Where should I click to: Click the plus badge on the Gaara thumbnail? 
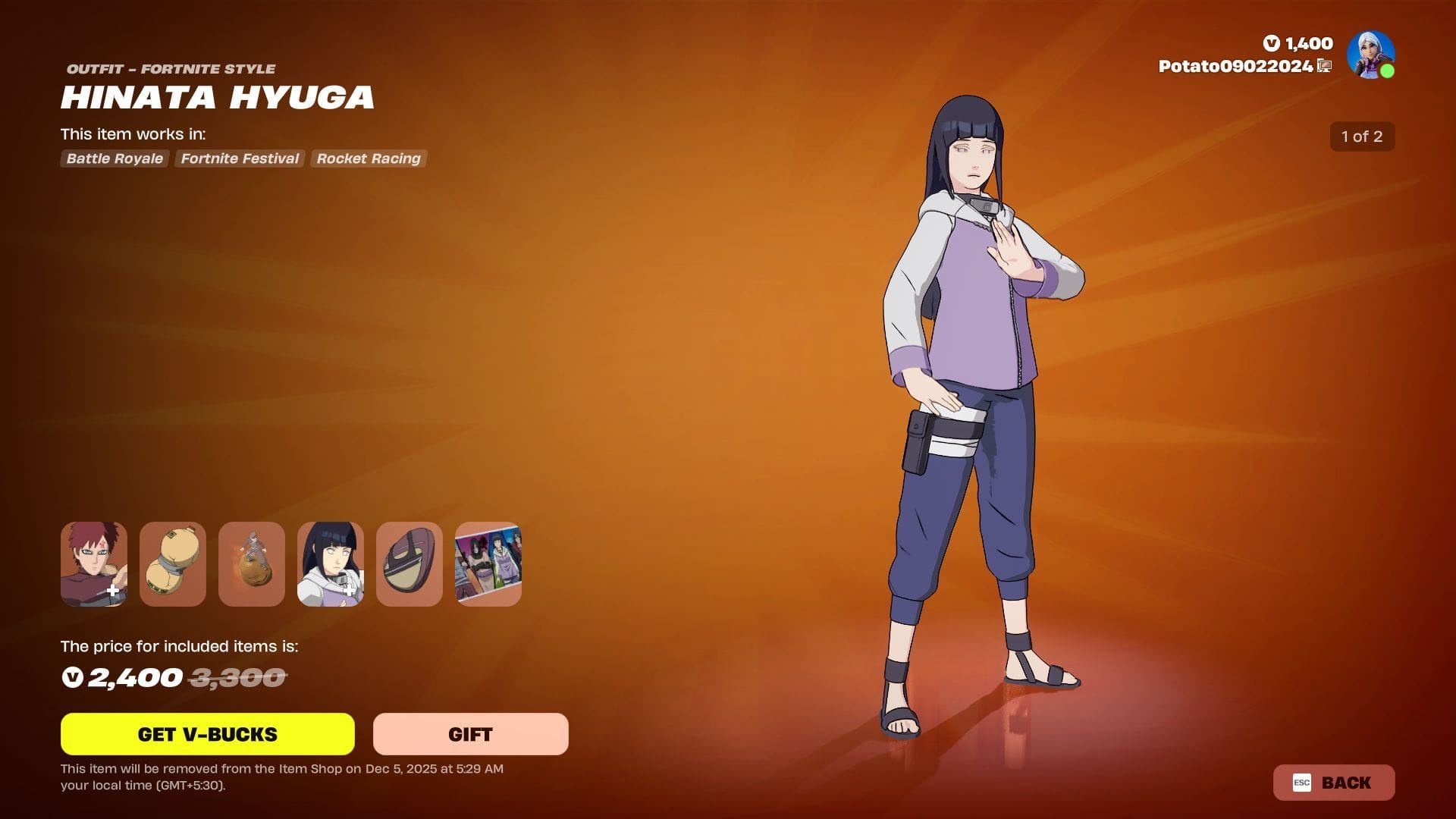coord(113,588)
